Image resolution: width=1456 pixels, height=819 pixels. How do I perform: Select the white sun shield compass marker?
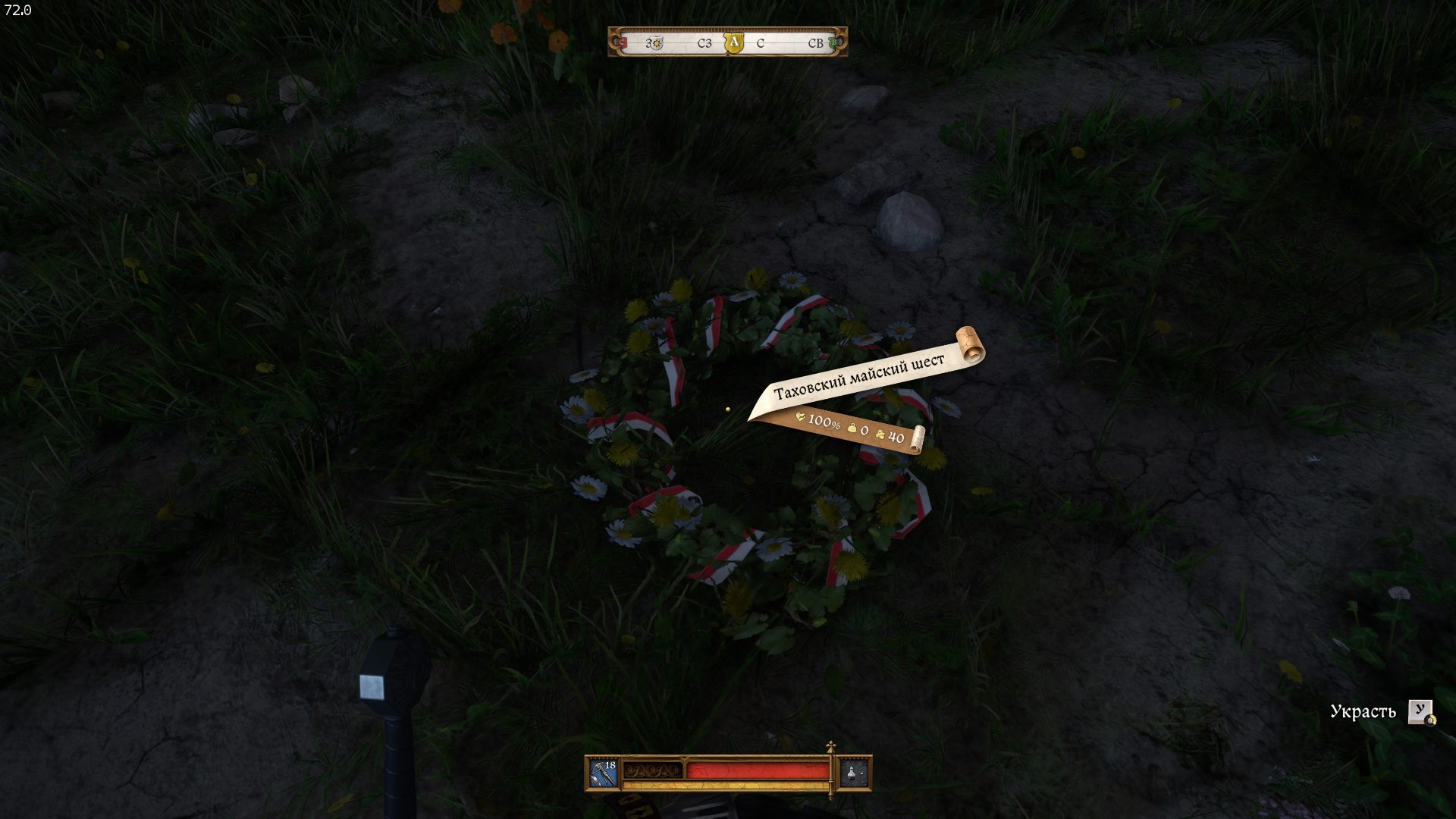657,43
